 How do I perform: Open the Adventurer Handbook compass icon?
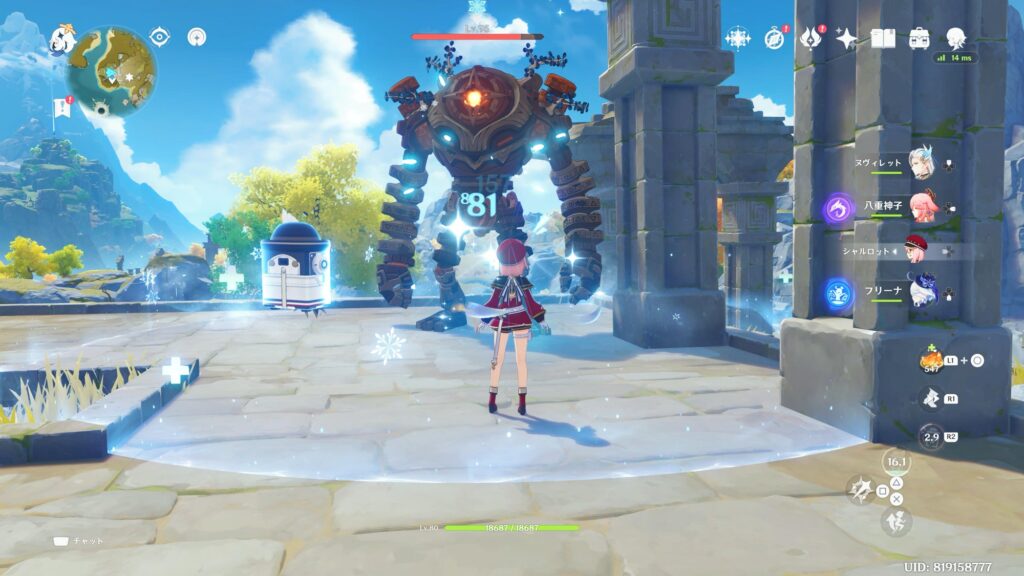point(774,38)
